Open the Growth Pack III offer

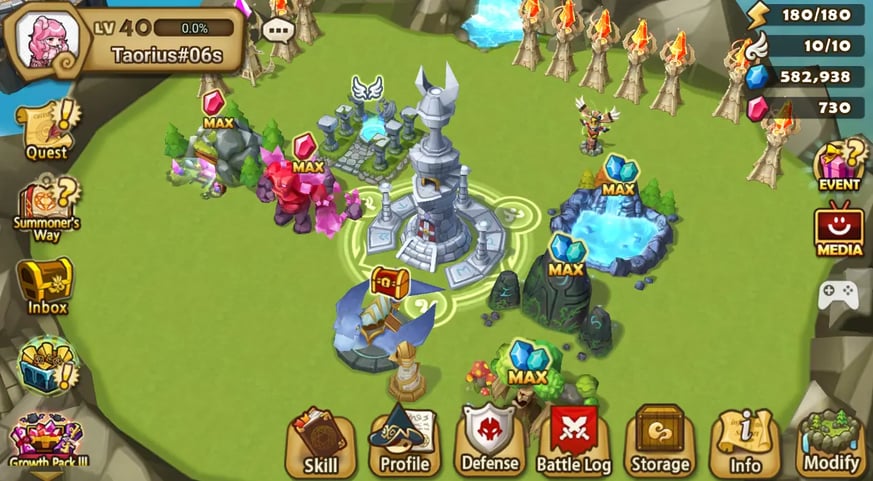(46, 441)
